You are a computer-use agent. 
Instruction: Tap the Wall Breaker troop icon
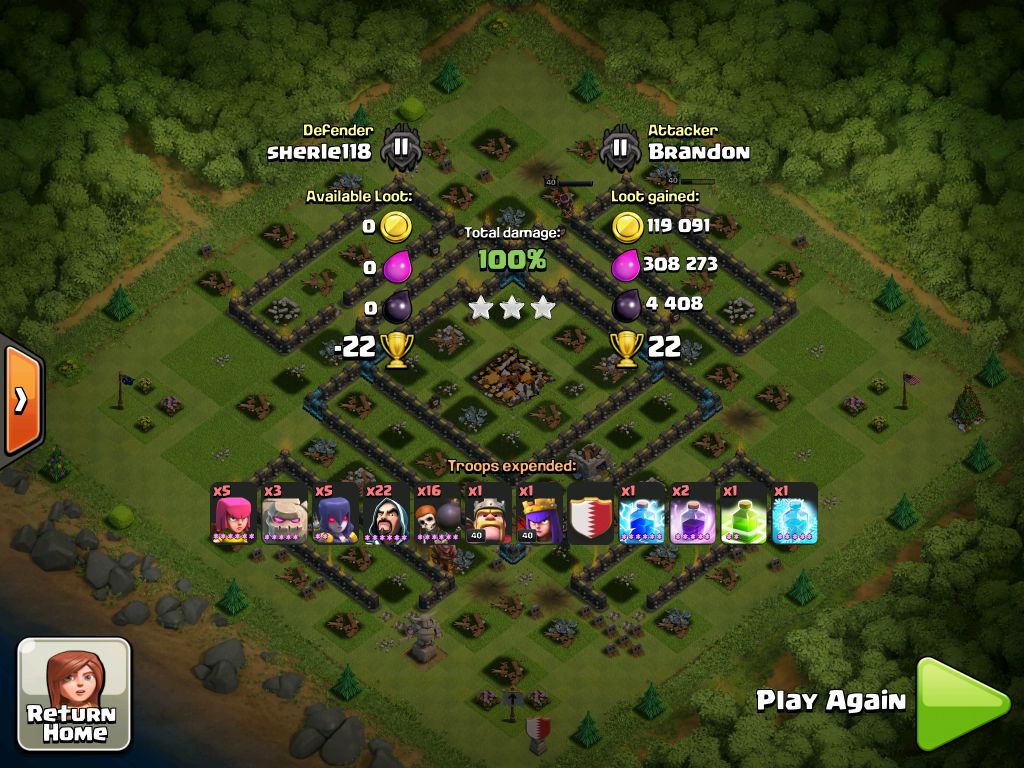point(437,514)
